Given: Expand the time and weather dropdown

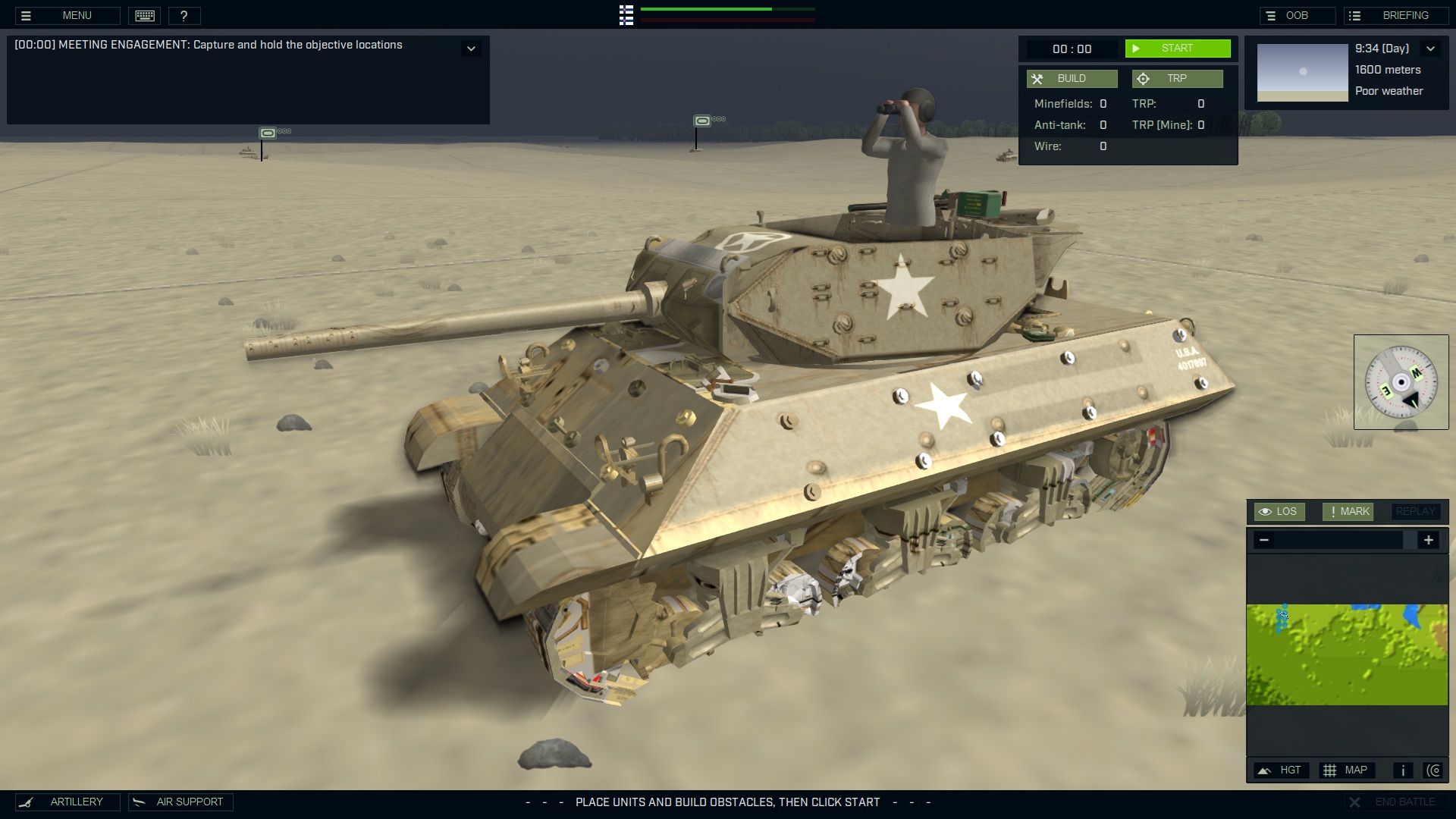Looking at the screenshot, I should [x=1432, y=48].
